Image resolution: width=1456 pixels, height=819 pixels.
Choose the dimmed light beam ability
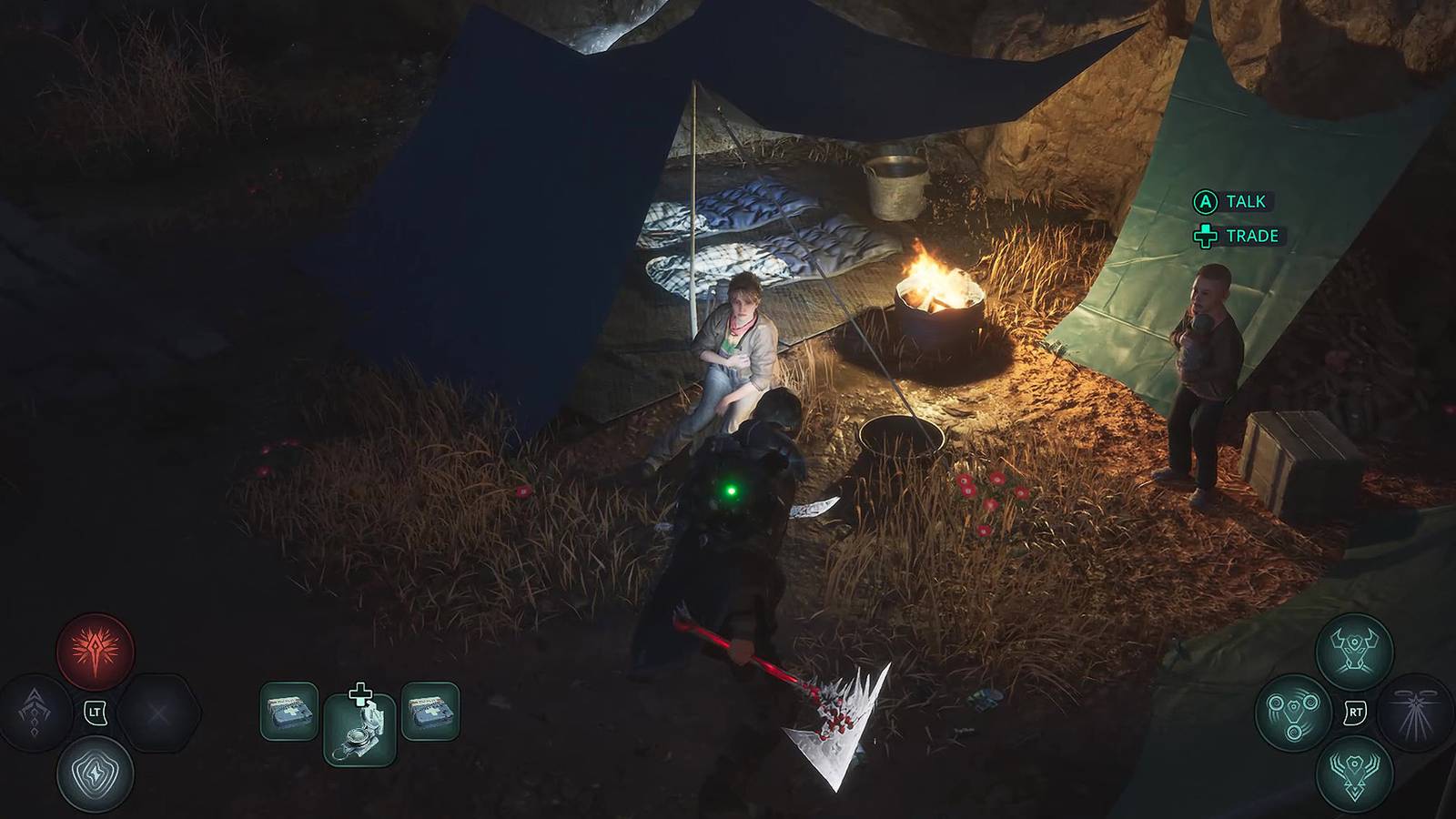pos(1415,713)
